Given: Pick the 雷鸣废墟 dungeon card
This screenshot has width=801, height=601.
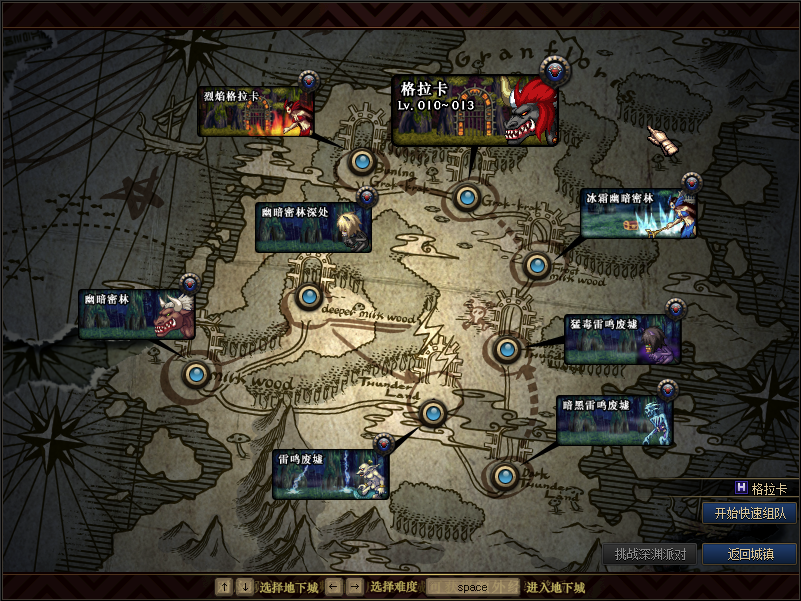Looking at the screenshot, I should 330,474.
